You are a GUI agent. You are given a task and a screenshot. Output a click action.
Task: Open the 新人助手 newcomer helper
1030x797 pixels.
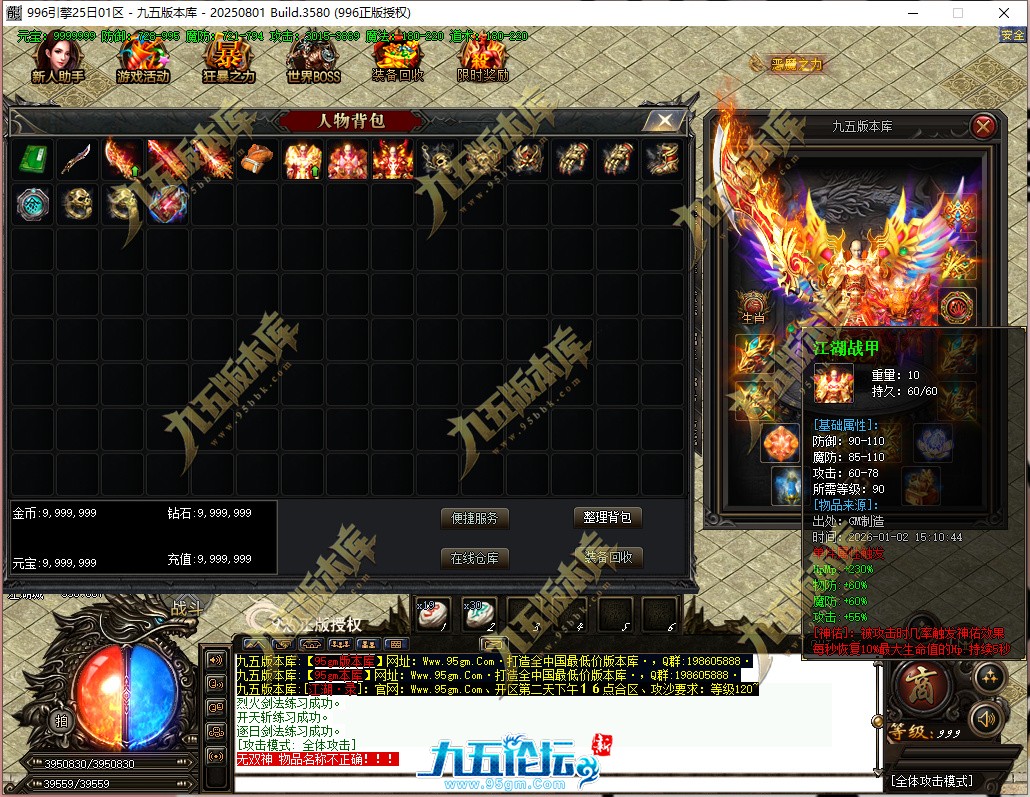click(57, 61)
